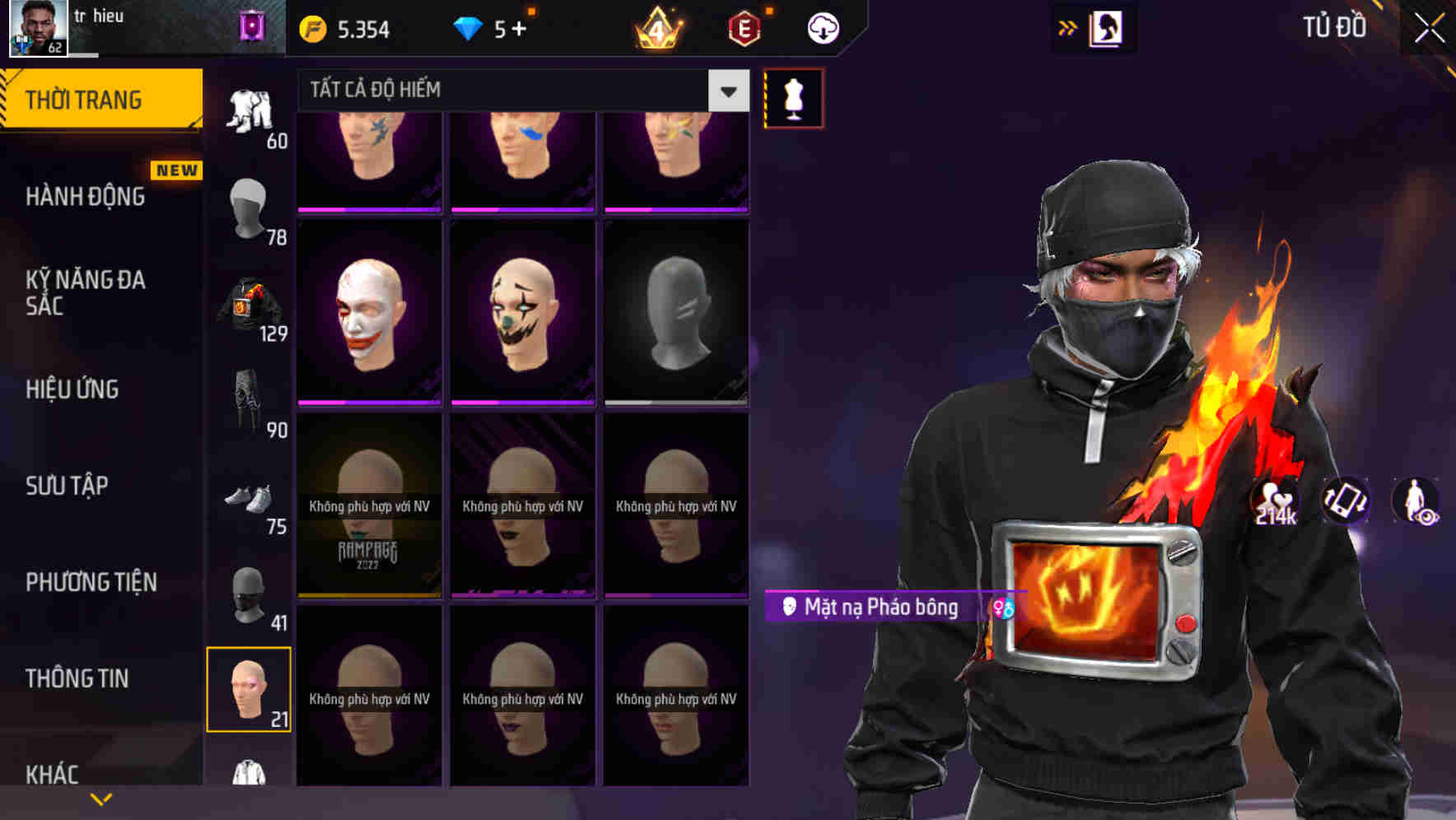Select the headwear category icon showing 78 items
The width and height of the screenshot is (1456, 820).
pos(246,210)
